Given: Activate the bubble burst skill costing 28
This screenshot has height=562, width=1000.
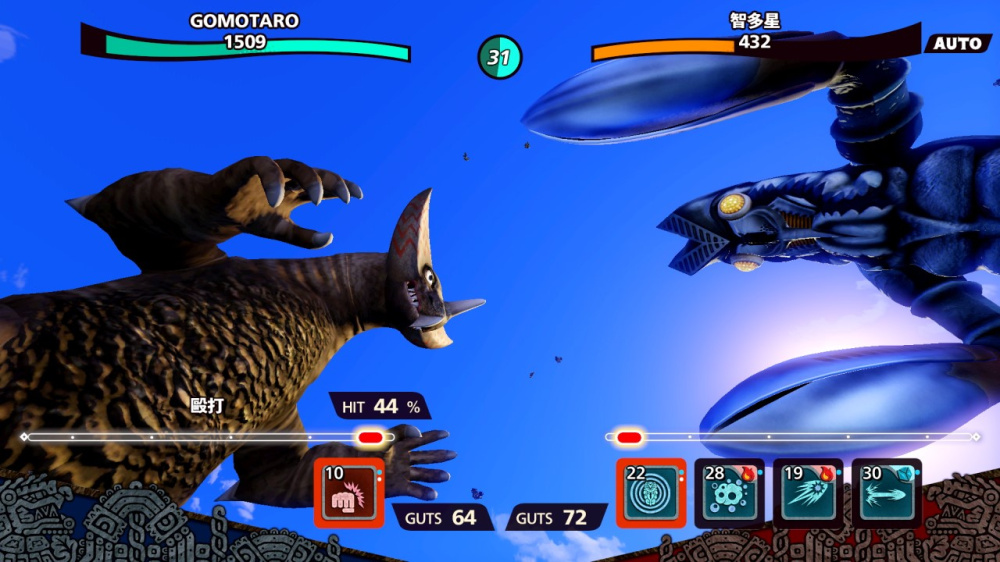Looking at the screenshot, I should coord(730,493).
